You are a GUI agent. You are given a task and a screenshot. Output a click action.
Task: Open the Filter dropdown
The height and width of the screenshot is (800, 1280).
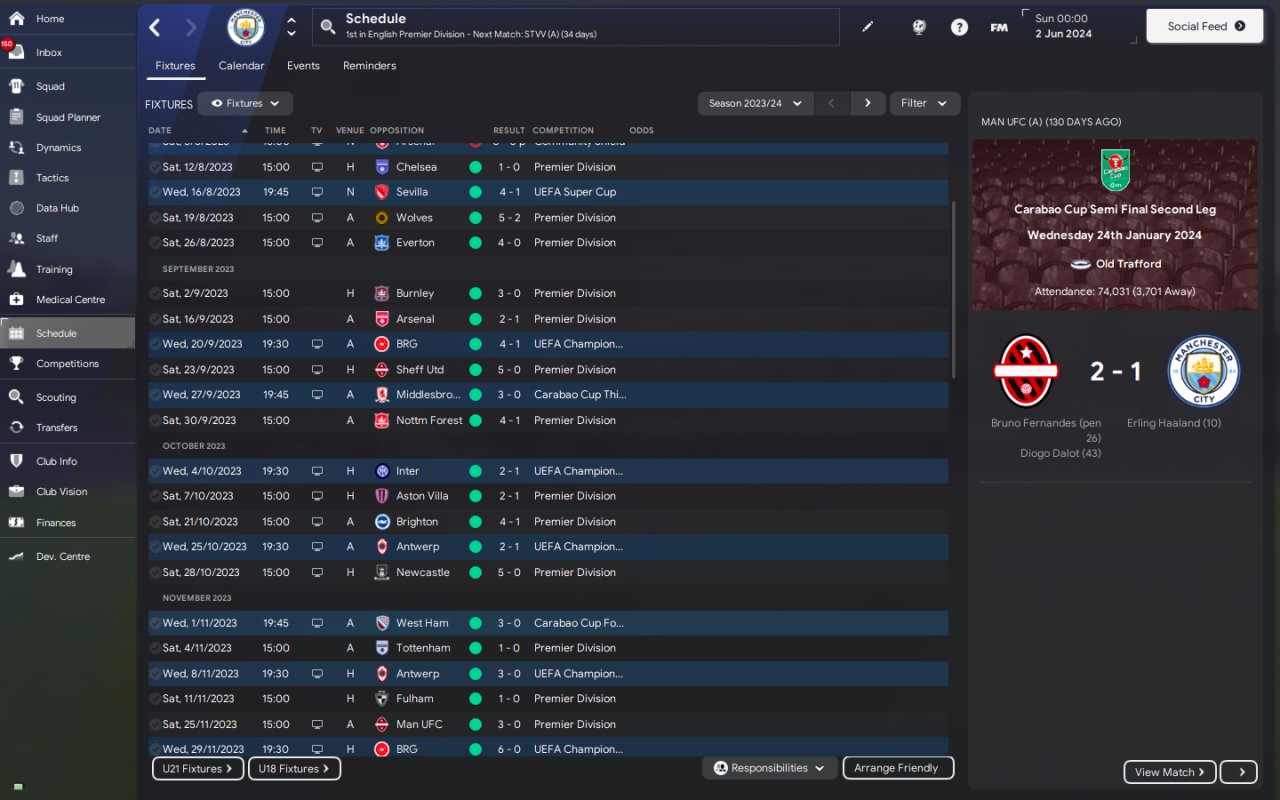coord(923,103)
